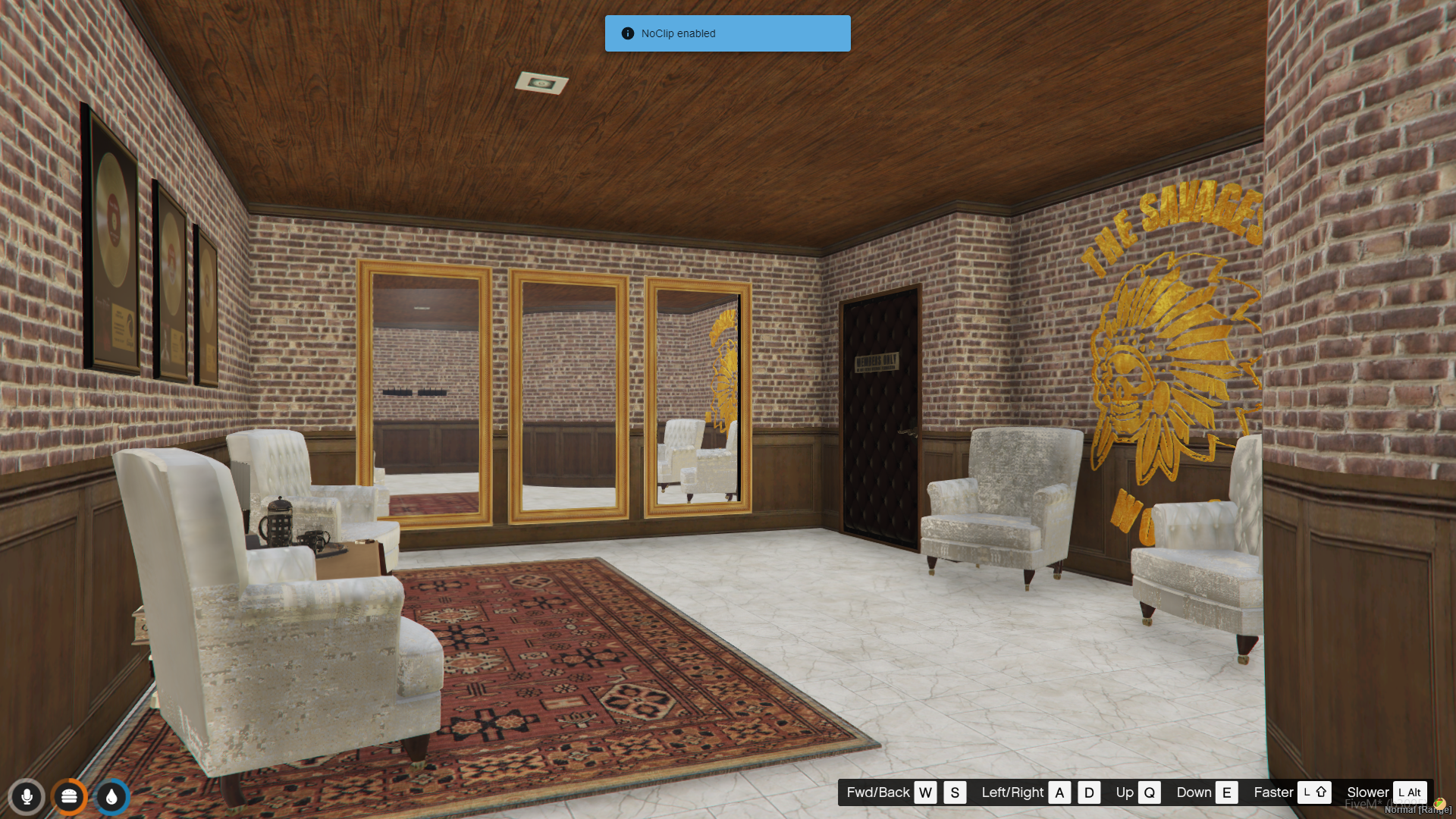This screenshot has width=1456, height=819.
Task: Click the water drop thirst icon
Action: pos(111,797)
